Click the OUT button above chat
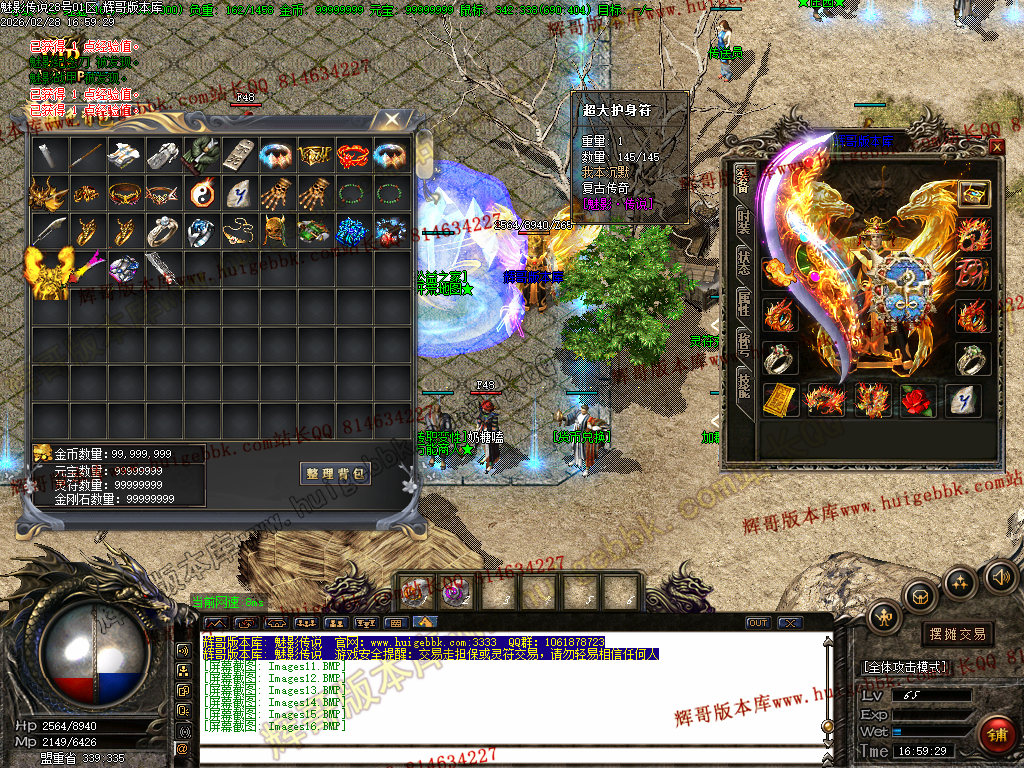This screenshot has width=1024, height=768. click(x=758, y=623)
